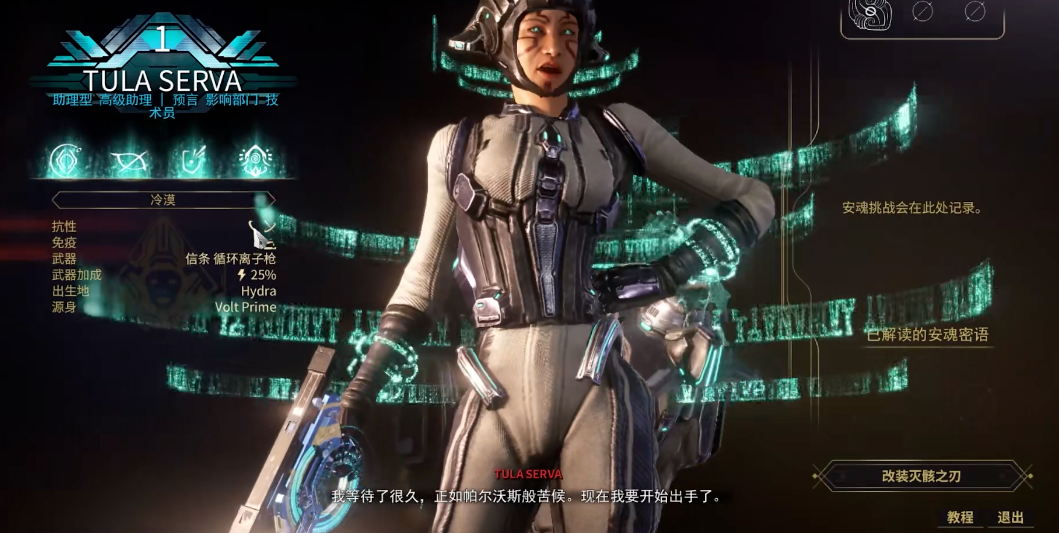Open the 教程 tutorial
The image size is (1059, 533).
(x=960, y=517)
